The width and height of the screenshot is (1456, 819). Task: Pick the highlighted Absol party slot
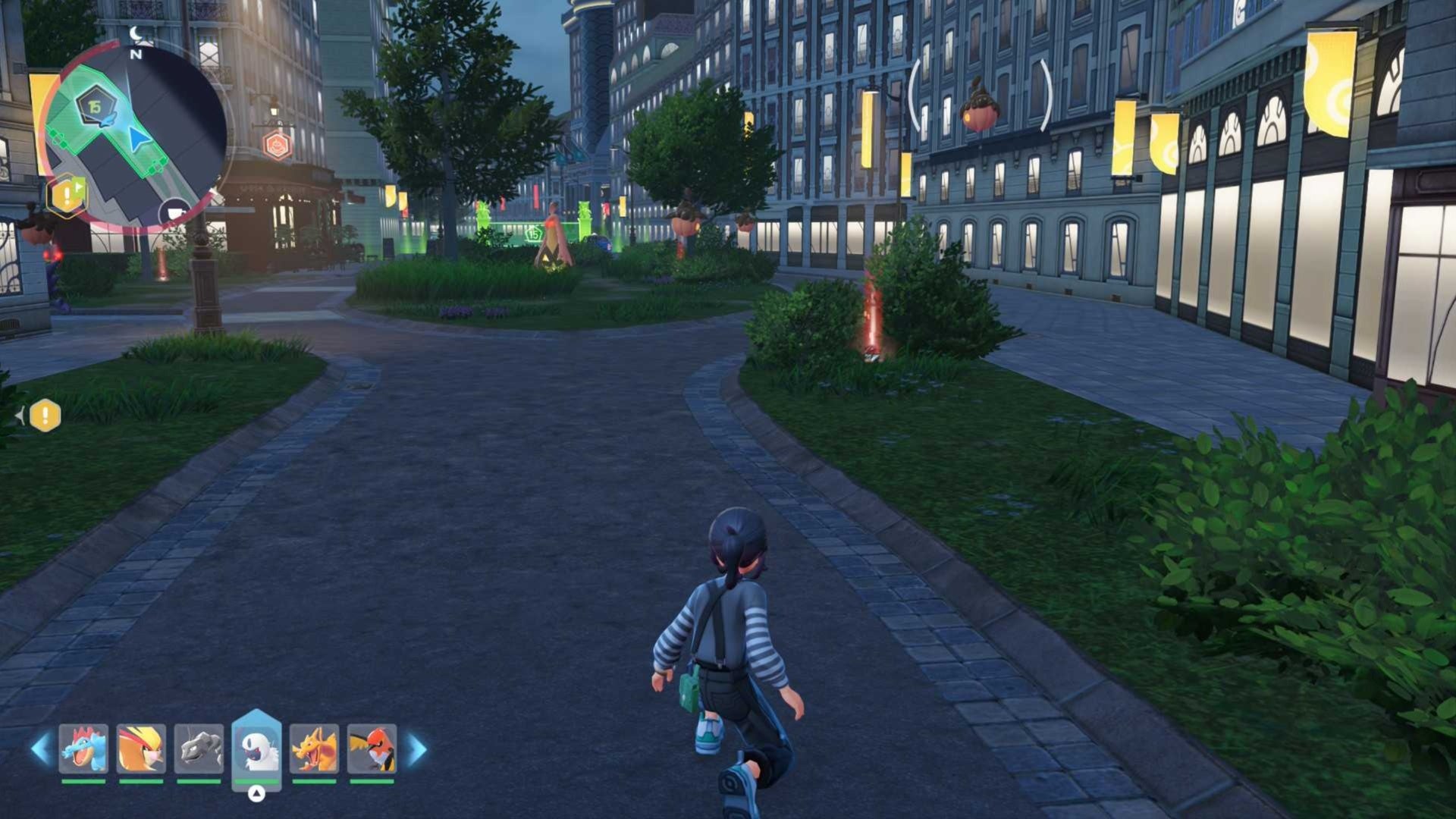pos(256,748)
